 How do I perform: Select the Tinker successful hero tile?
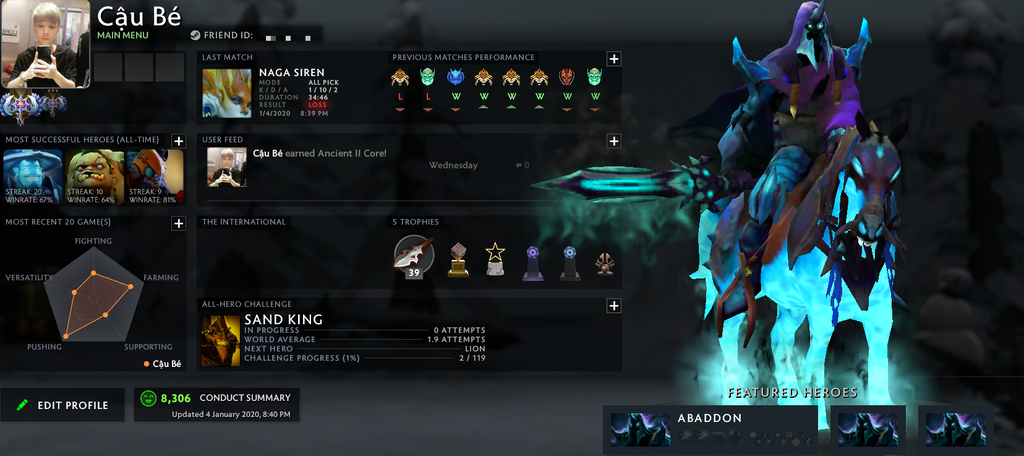pyautogui.click(x=156, y=176)
